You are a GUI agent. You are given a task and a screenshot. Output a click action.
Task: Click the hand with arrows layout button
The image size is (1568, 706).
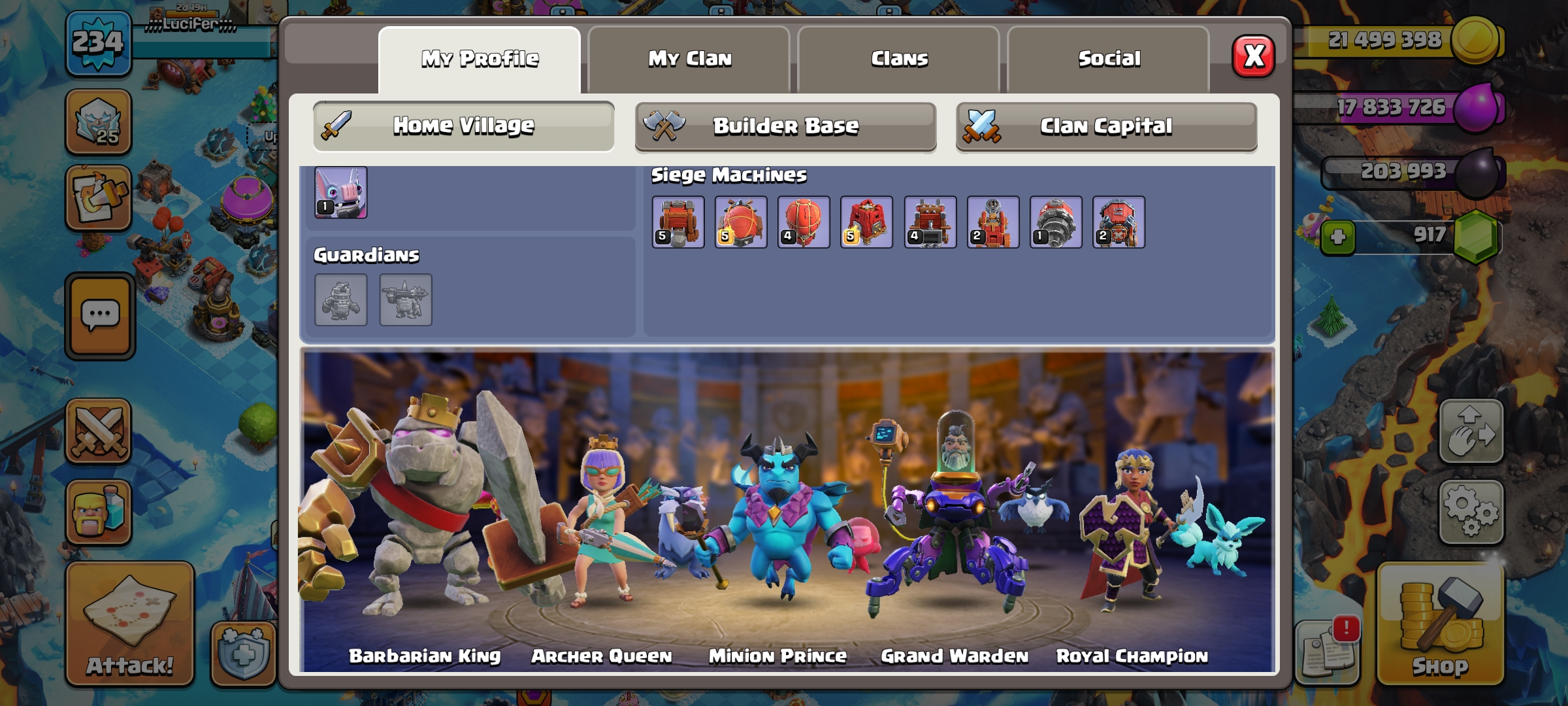pyautogui.click(x=1471, y=431)
